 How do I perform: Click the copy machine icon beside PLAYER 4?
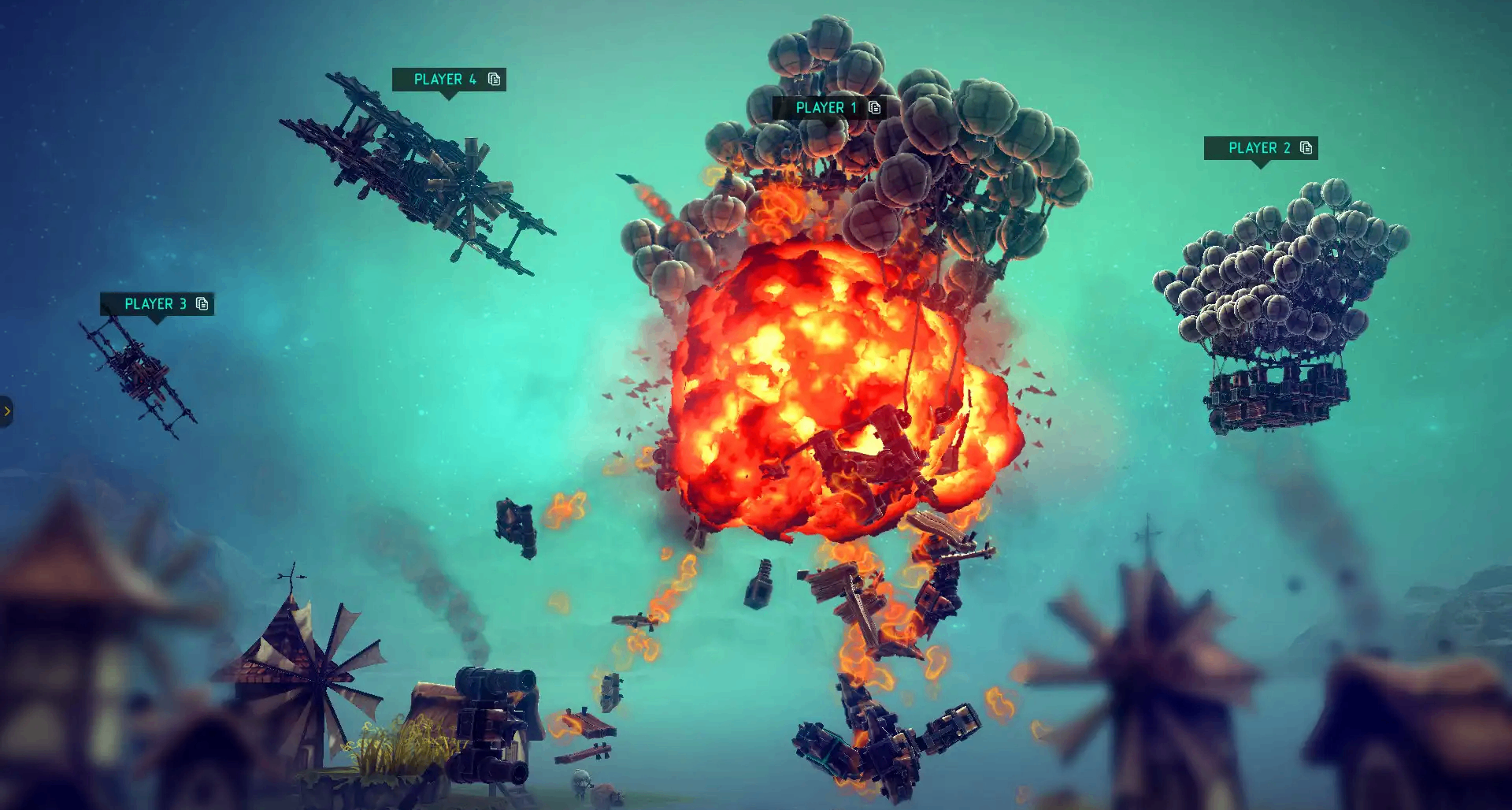point(494,79)
